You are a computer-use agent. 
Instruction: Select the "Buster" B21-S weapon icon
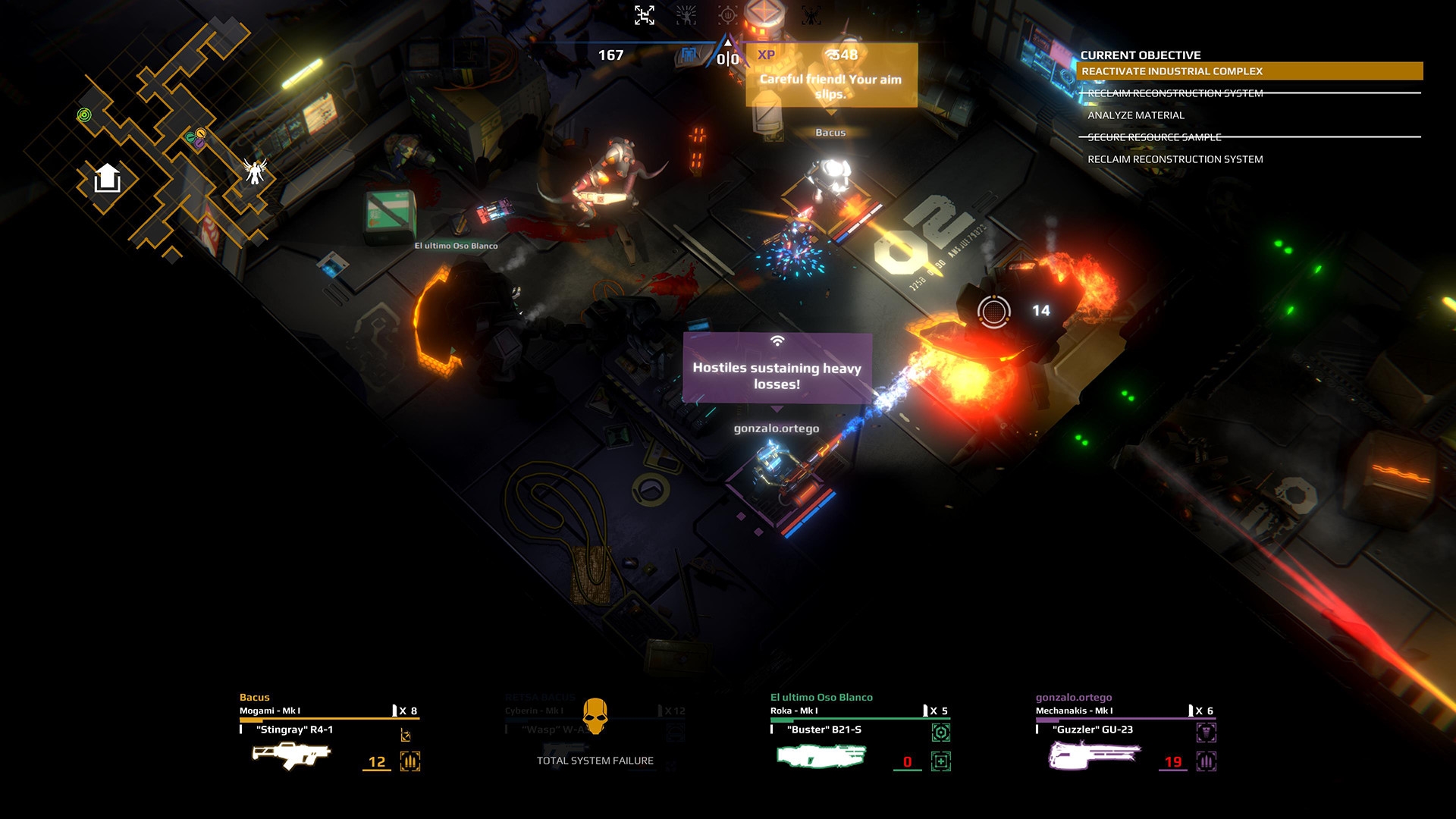[x=821, y=755]
